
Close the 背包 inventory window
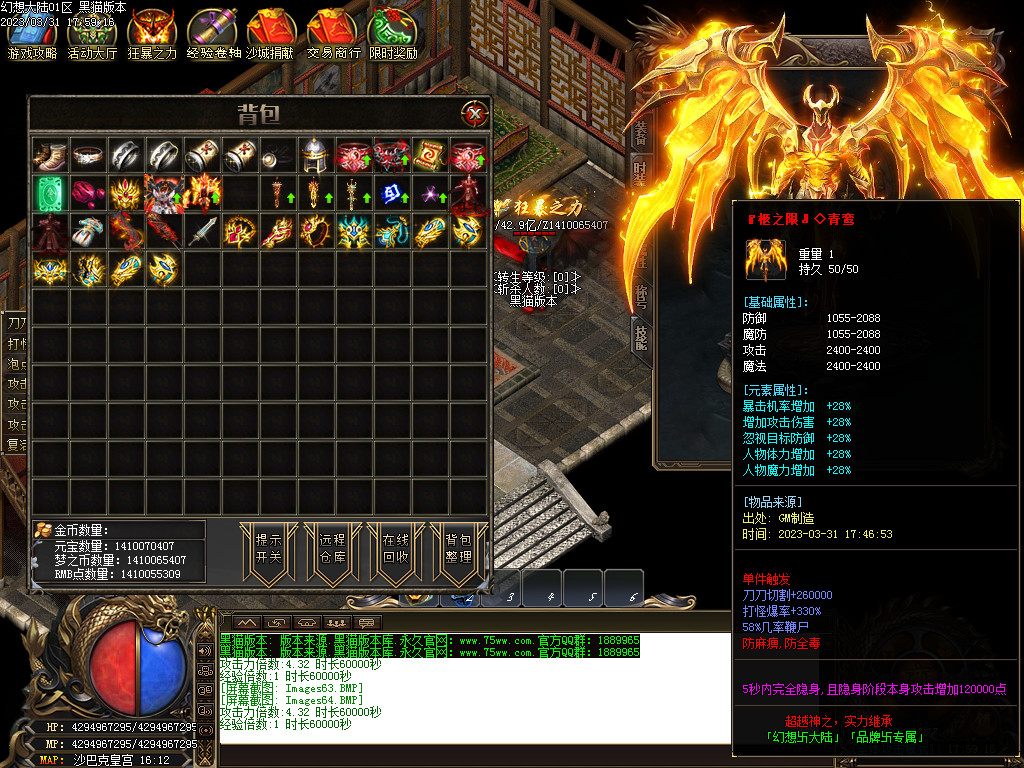coord(474,114)
